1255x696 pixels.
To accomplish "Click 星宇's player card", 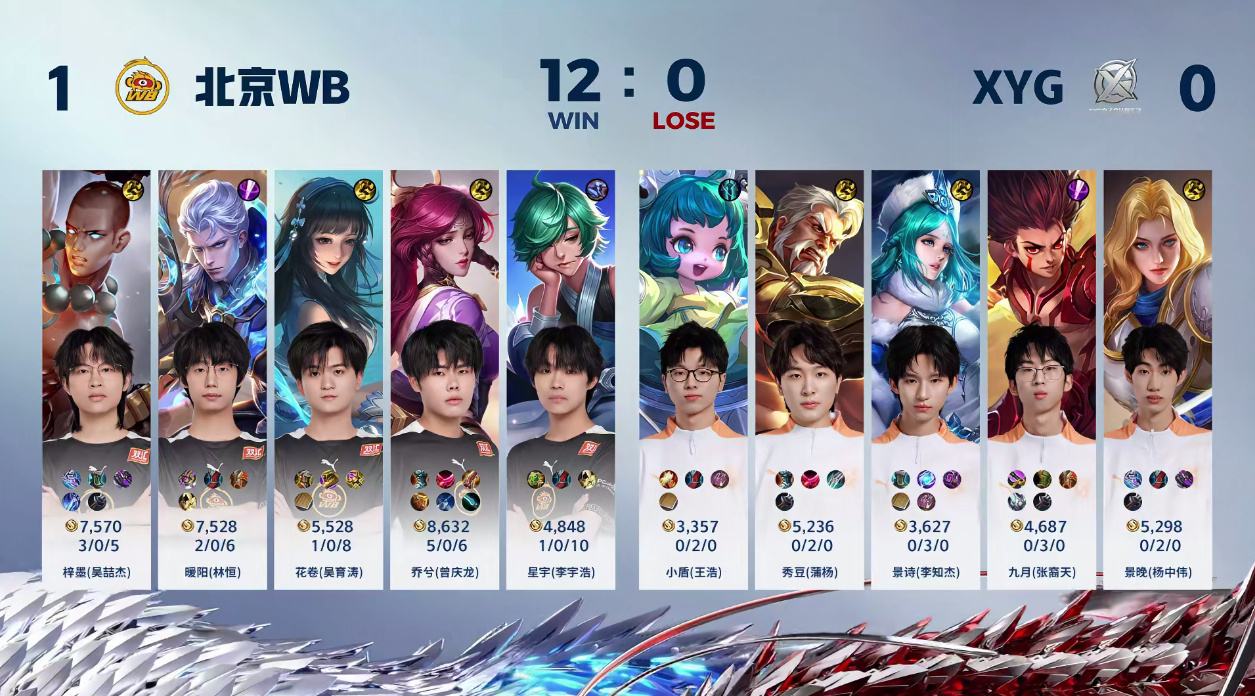I will coord(560,378).
